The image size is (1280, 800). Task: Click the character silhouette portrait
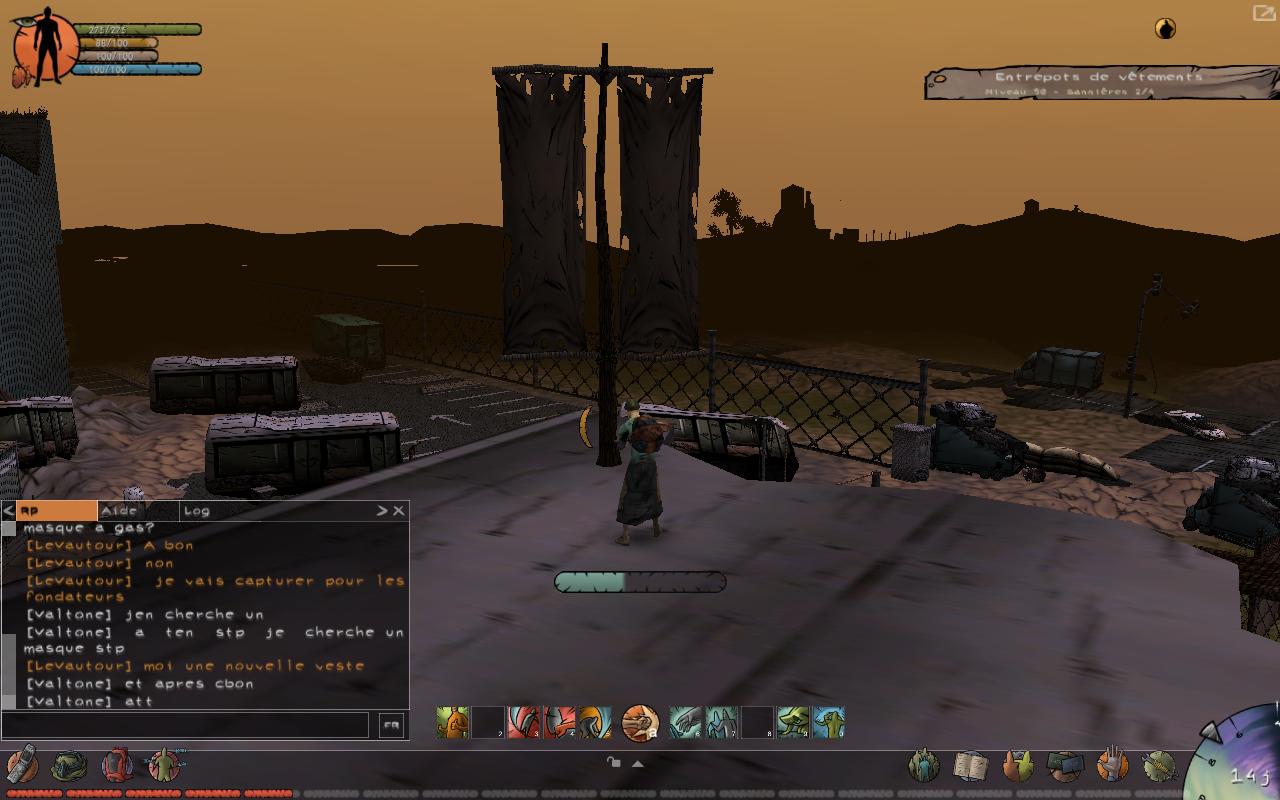tap(44, 49)
